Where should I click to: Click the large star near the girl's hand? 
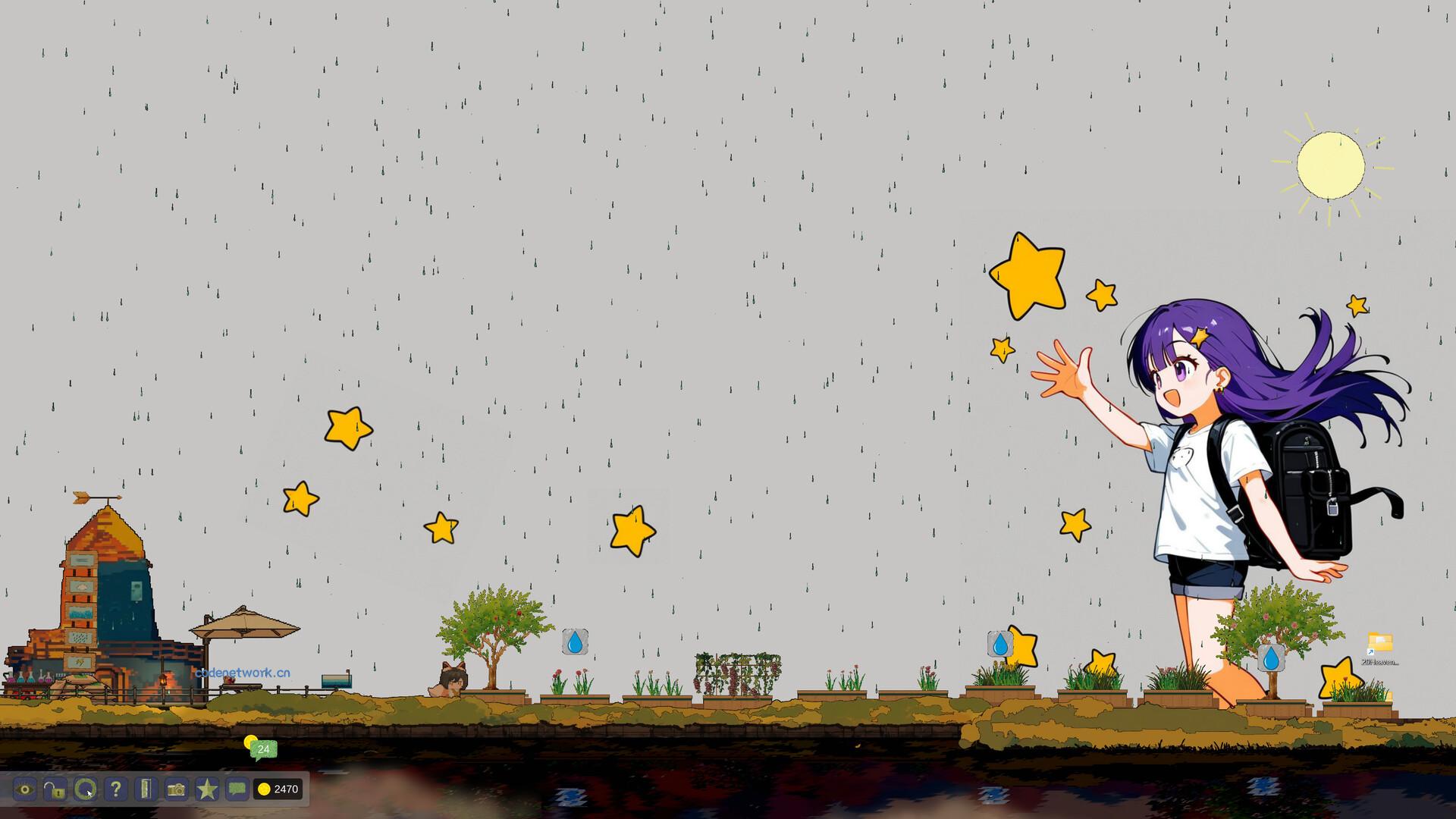click(x=1028, y=275)
